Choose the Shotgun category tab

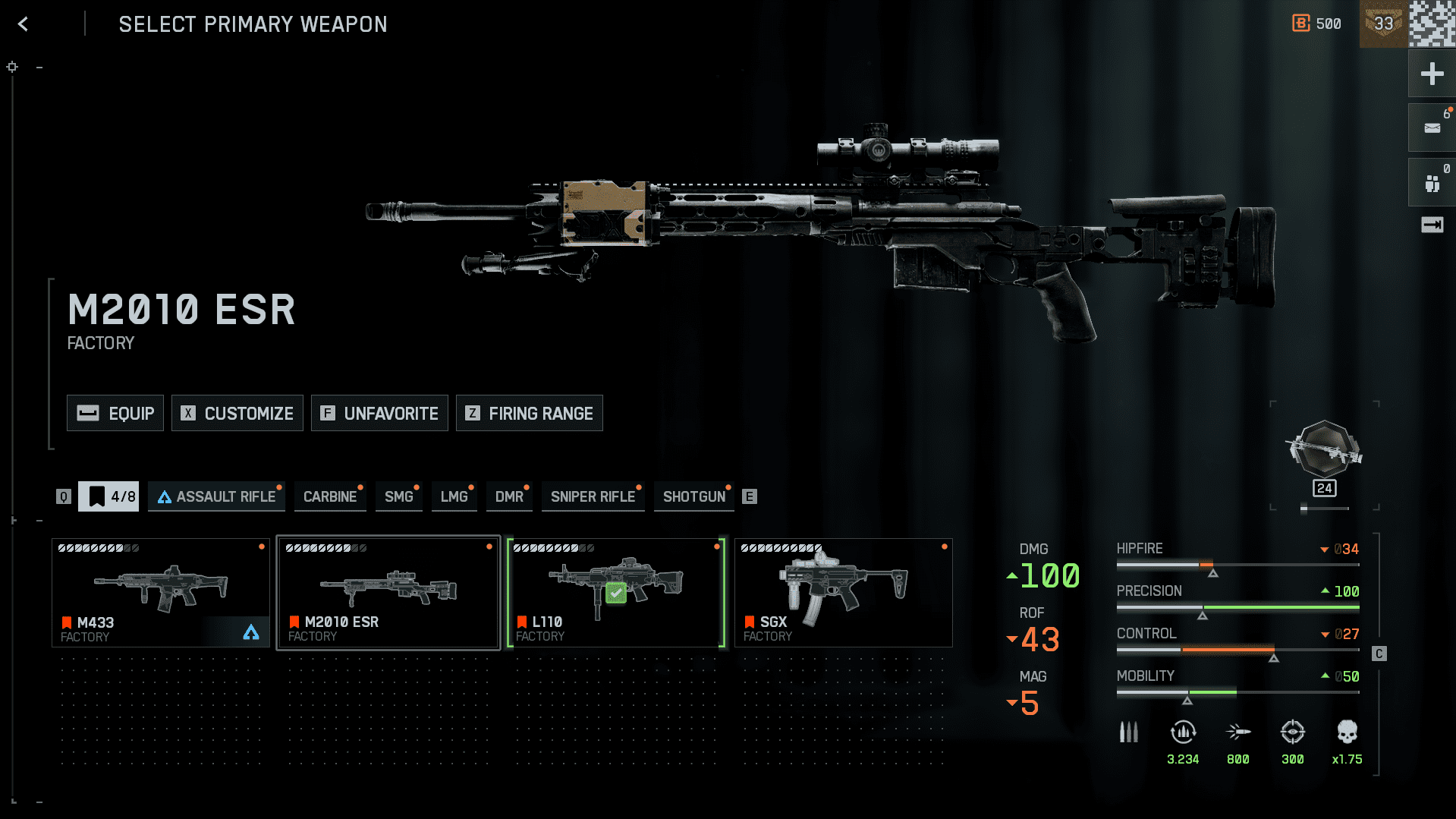(x=694, y=496)
